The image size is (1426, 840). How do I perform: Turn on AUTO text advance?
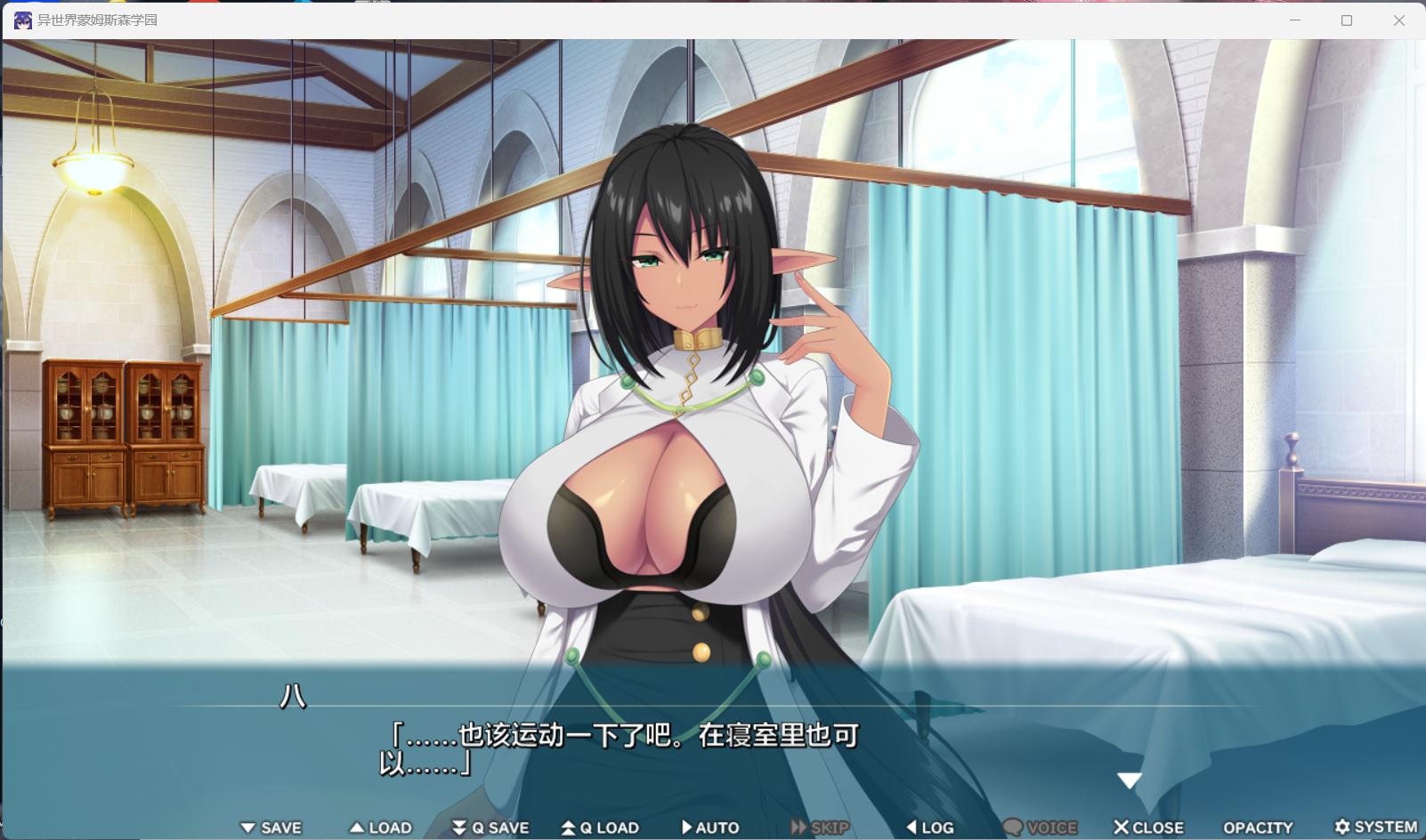tap(709, 828)
